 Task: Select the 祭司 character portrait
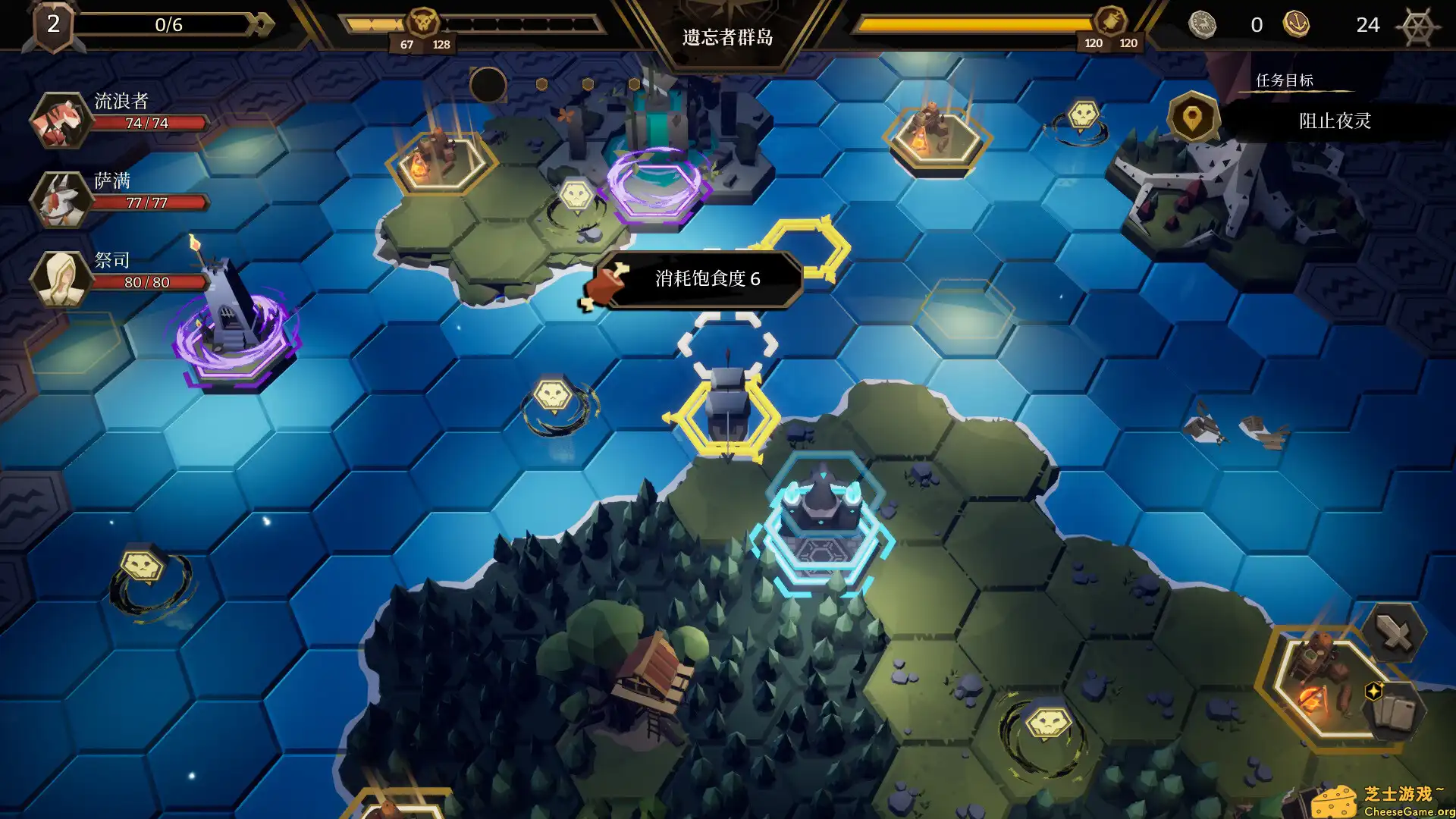click(61, 279)
